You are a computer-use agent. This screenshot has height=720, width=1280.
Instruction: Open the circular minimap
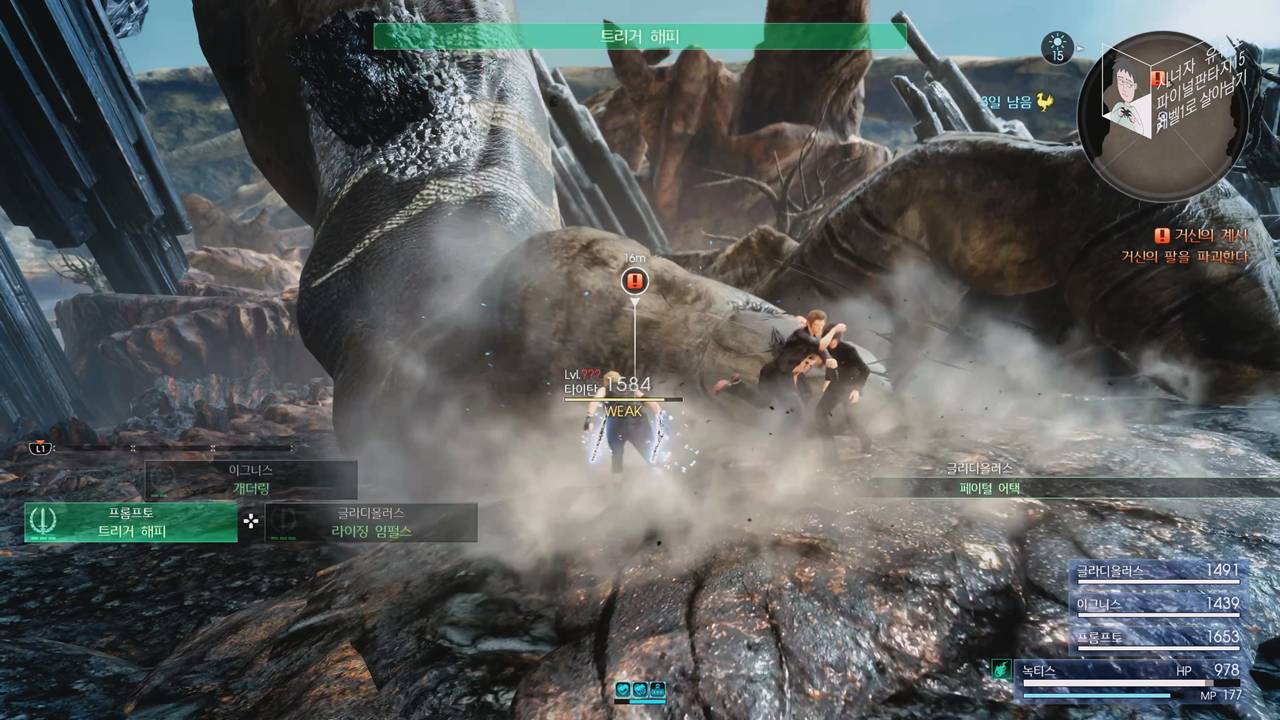[1163, 116]
